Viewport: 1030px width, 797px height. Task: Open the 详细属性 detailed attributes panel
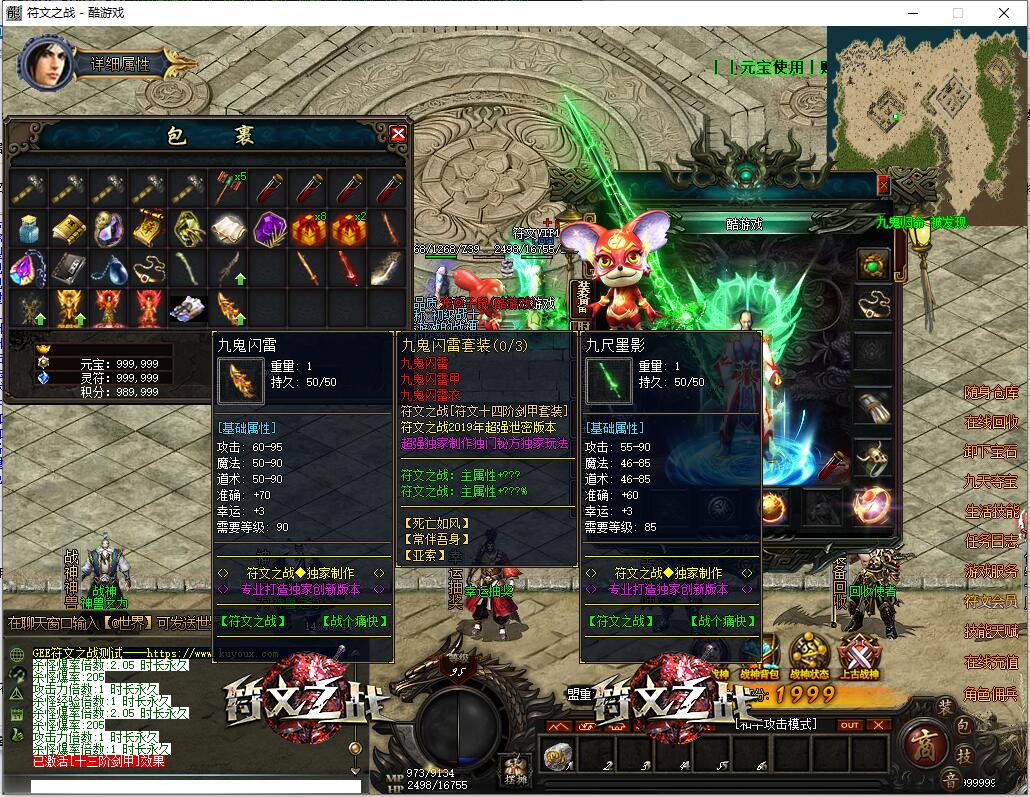coord(121,64)
